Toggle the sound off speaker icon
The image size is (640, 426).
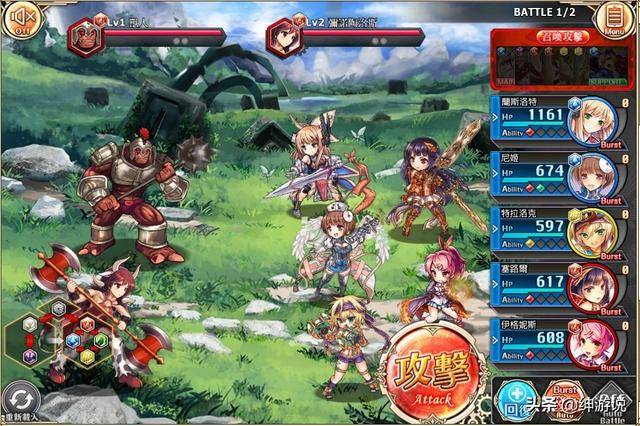pyautogui.click(x=18, y=19)
